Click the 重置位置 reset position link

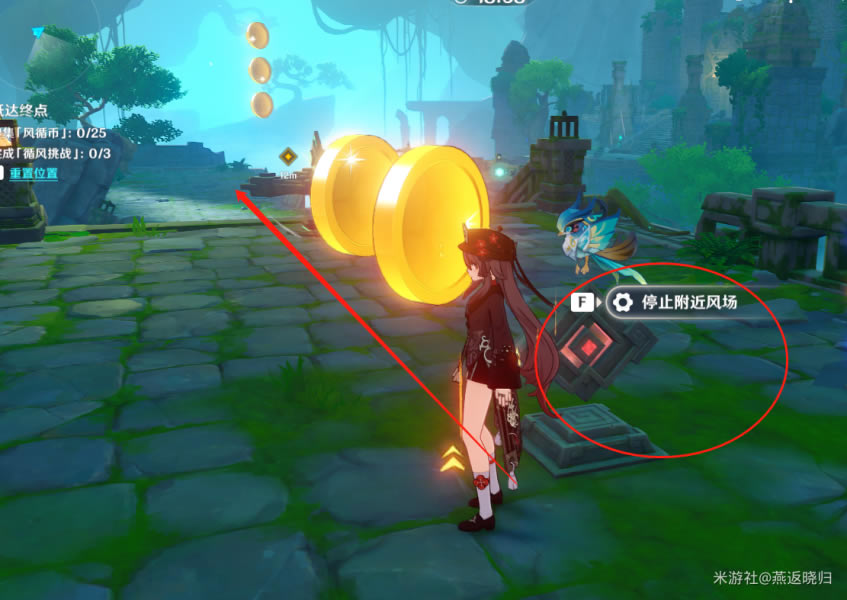[x=33, y=173]
